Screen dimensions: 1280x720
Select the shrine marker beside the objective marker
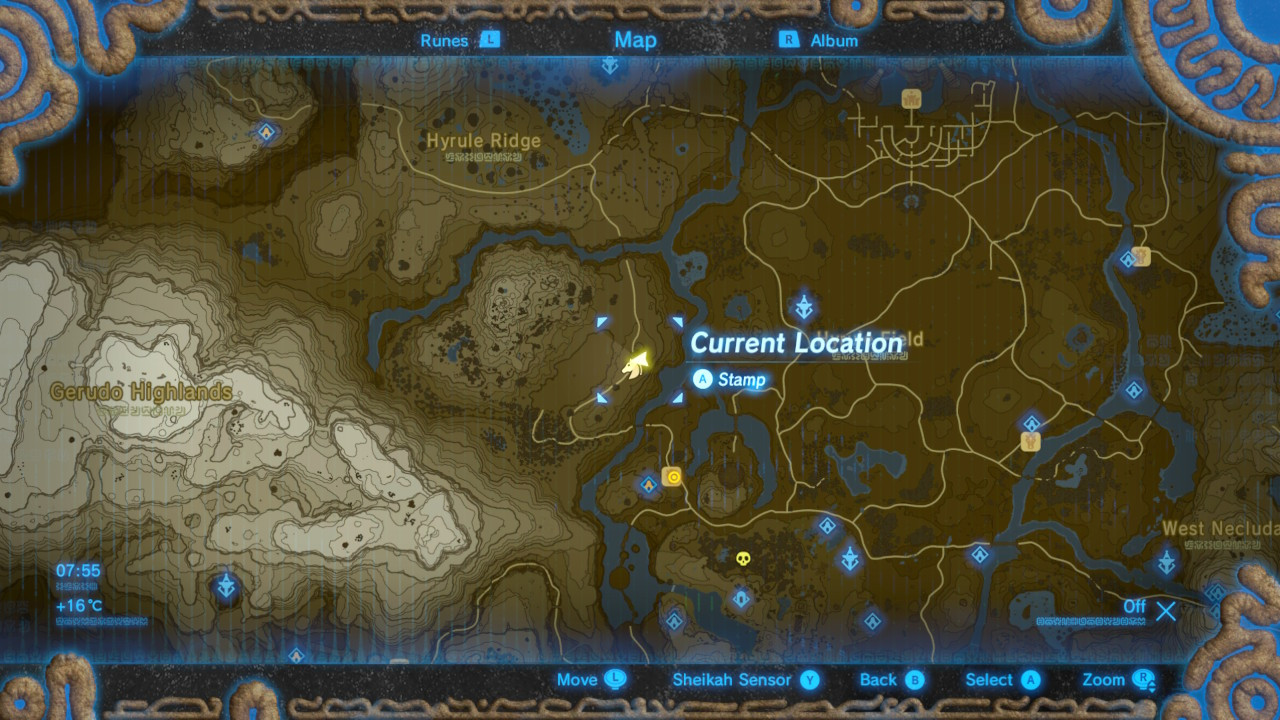click(x=649, y=485)
